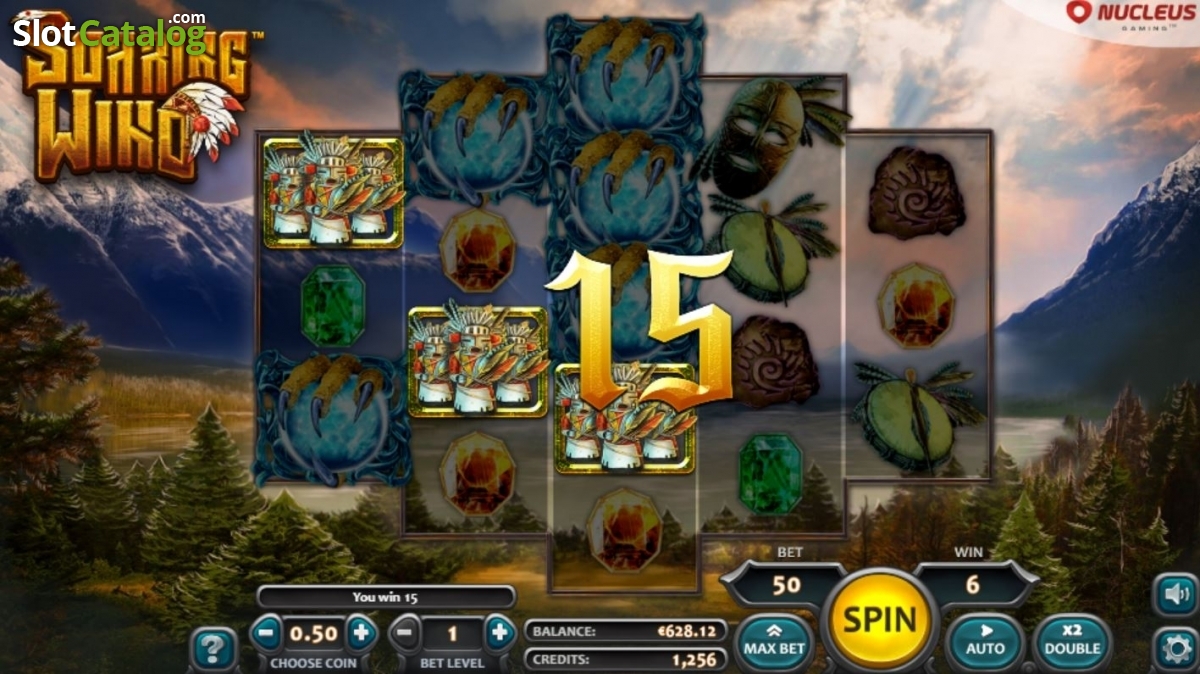Select the MAX BET button

tap(774, 641)
